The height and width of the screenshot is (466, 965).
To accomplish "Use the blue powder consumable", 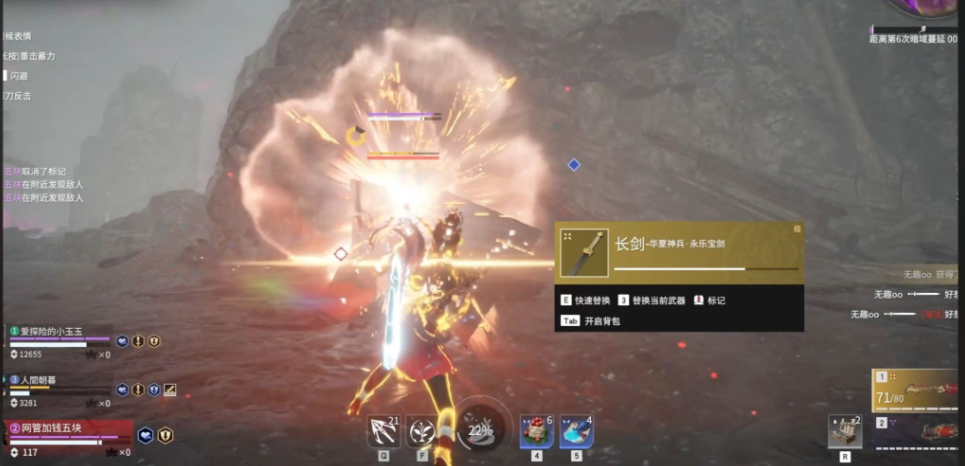I will point(576,431).
